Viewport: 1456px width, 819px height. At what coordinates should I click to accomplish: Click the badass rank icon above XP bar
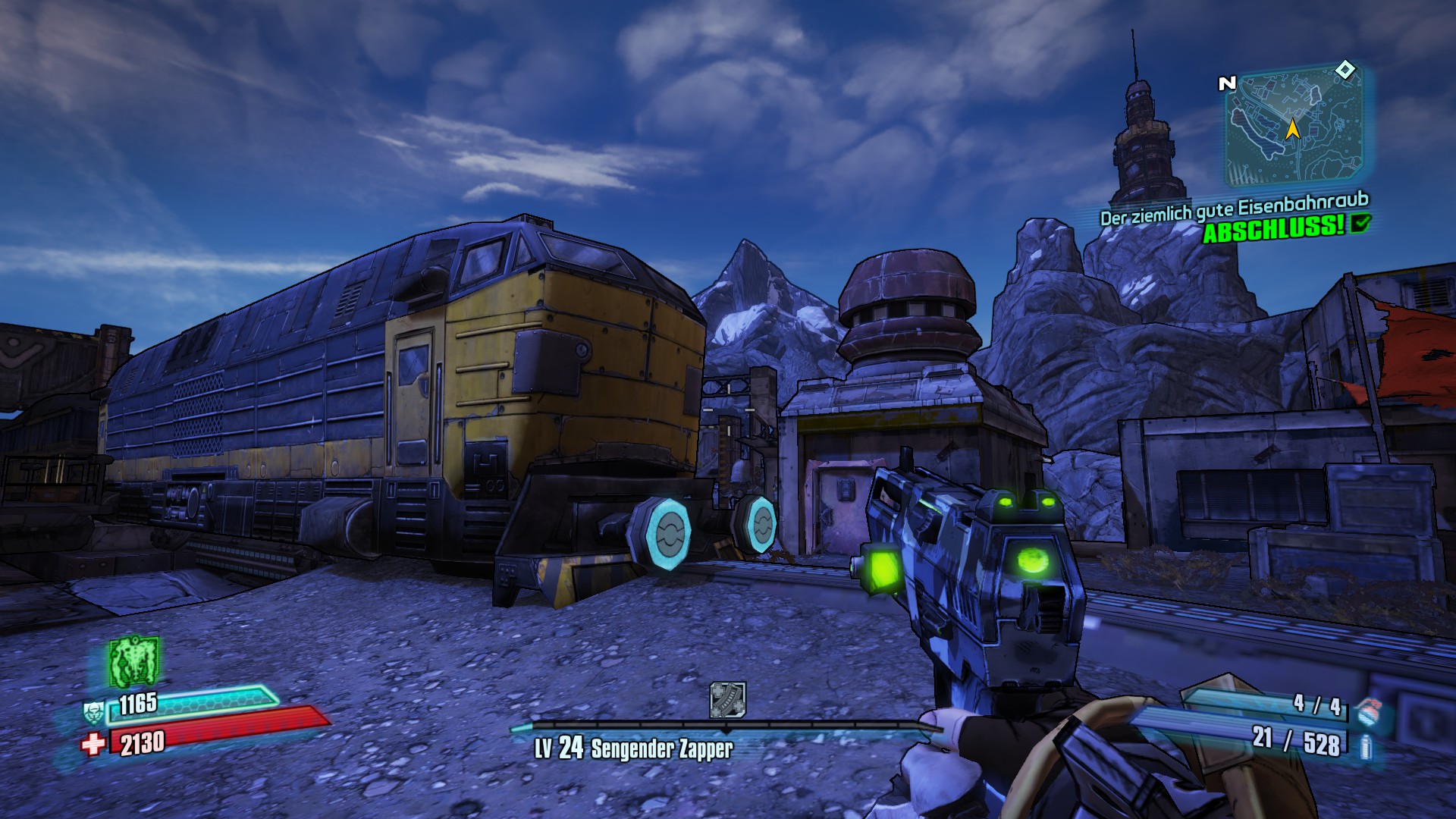727,699
